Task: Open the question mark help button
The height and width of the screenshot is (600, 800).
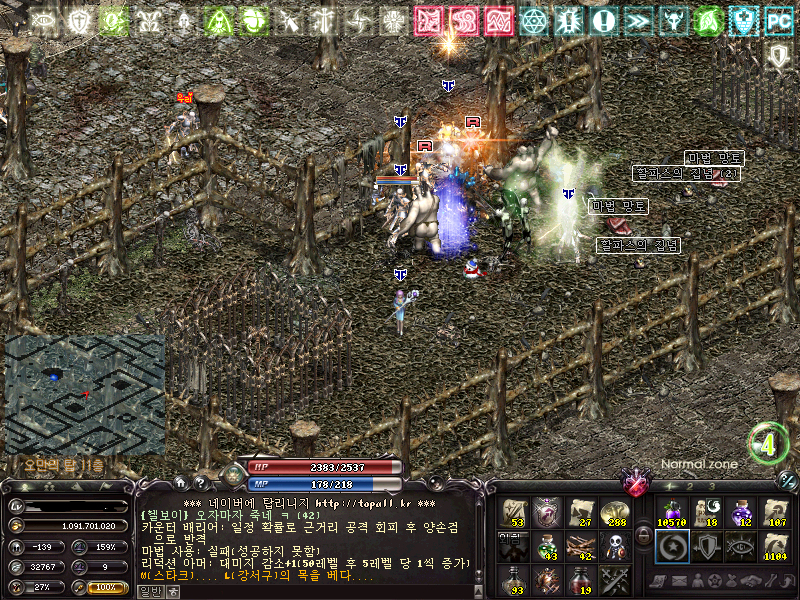Action: pos(201,483)
